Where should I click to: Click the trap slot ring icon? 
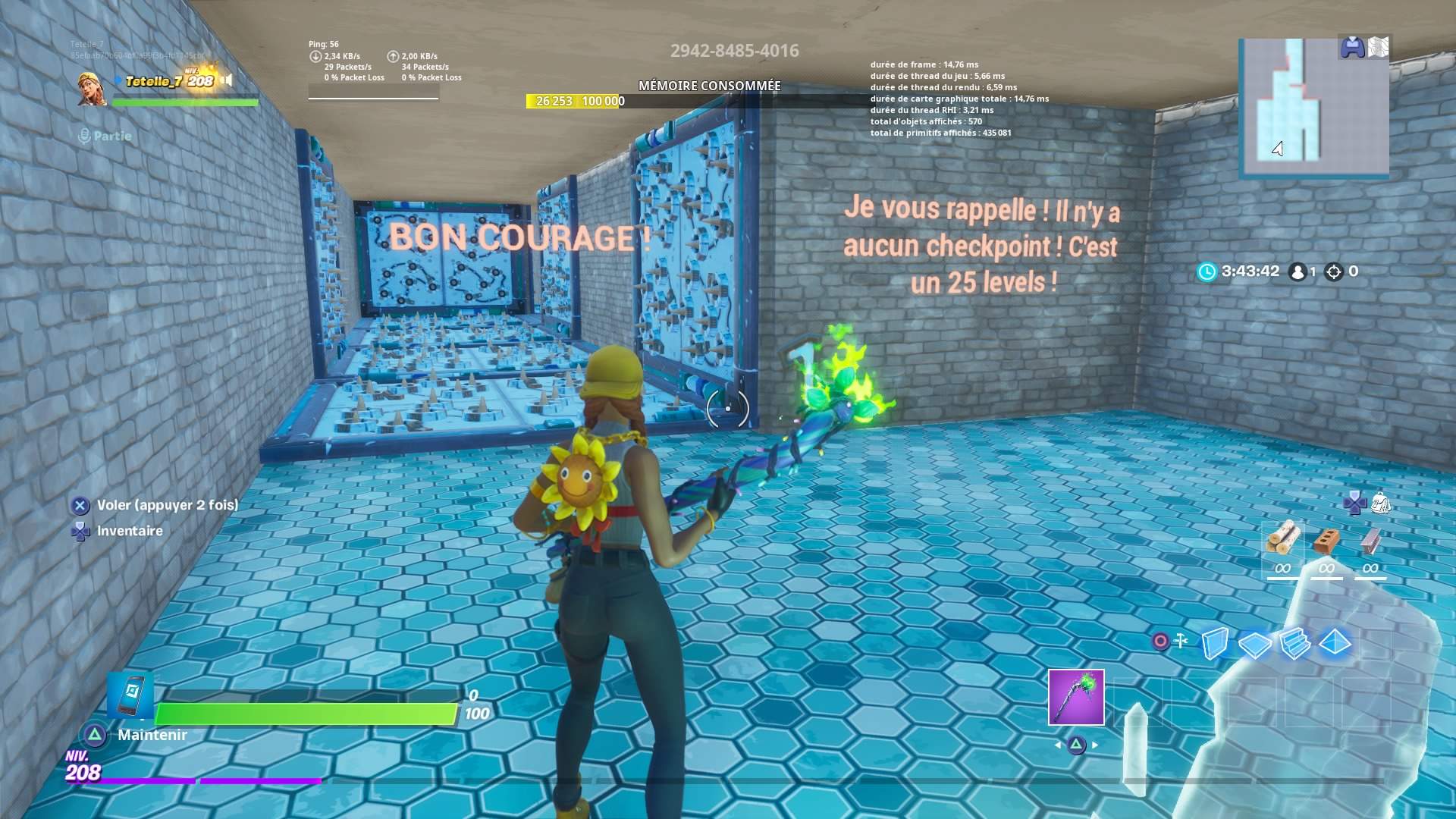pyautogui.click(x=1159, y=639)
